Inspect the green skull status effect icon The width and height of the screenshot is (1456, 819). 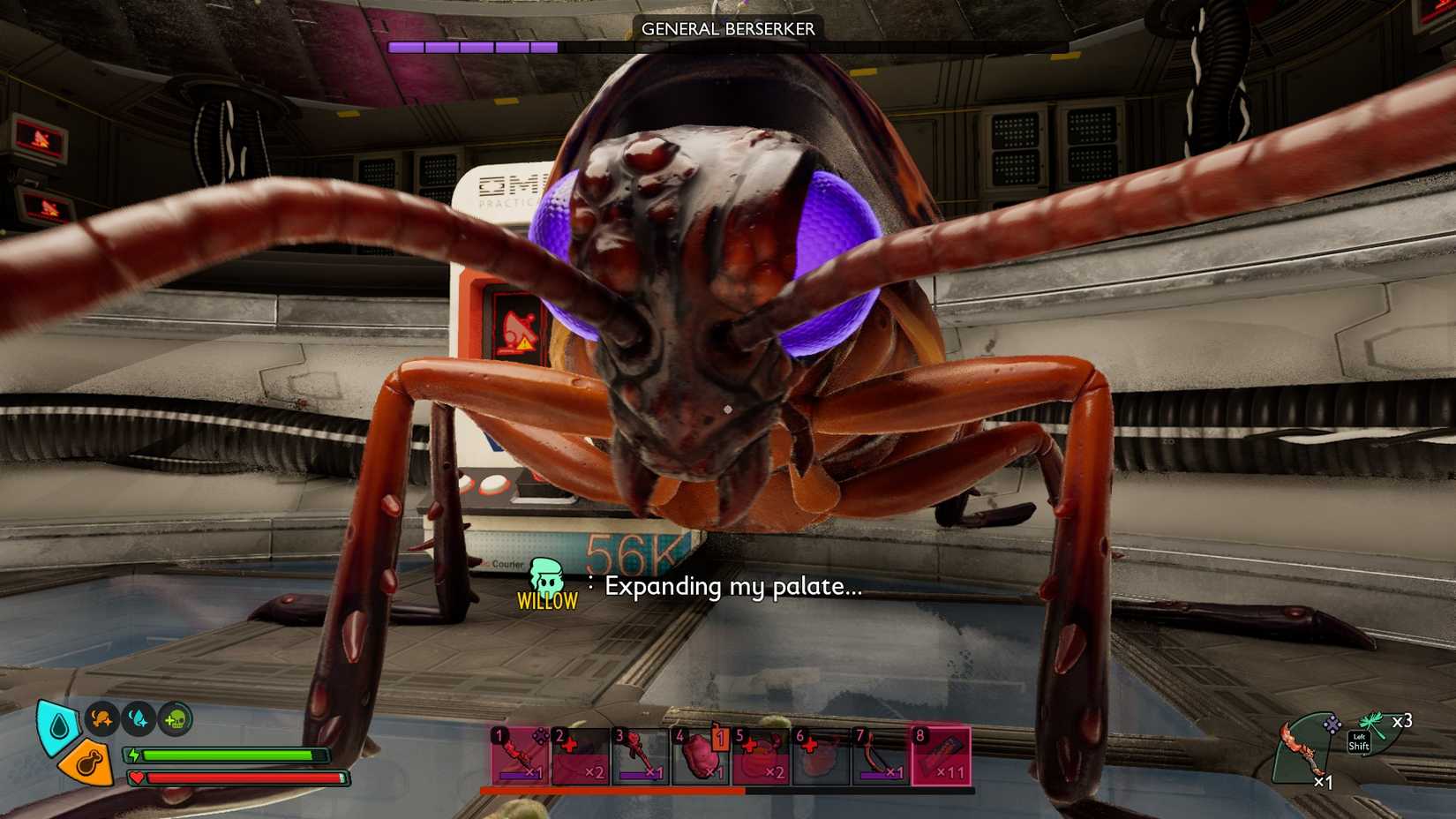[x=175, y=719]
